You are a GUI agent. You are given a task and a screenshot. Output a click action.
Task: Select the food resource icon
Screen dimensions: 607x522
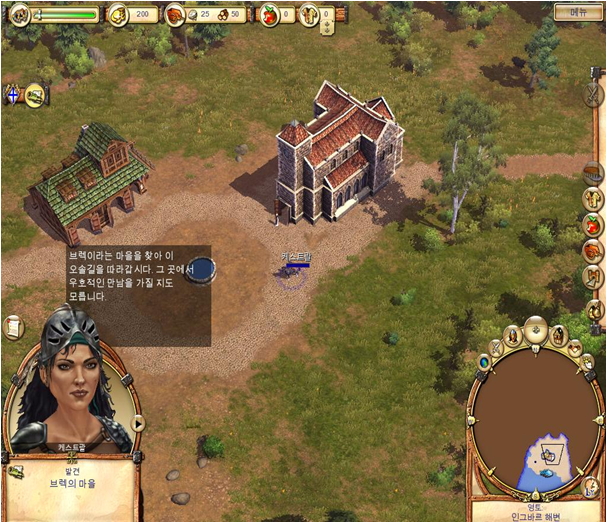point(175,15)
